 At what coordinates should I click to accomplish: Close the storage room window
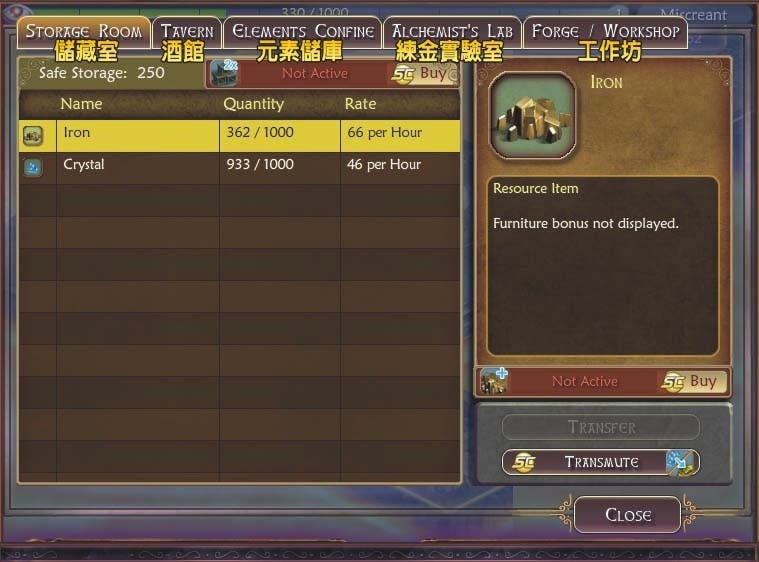pos(627,515)
